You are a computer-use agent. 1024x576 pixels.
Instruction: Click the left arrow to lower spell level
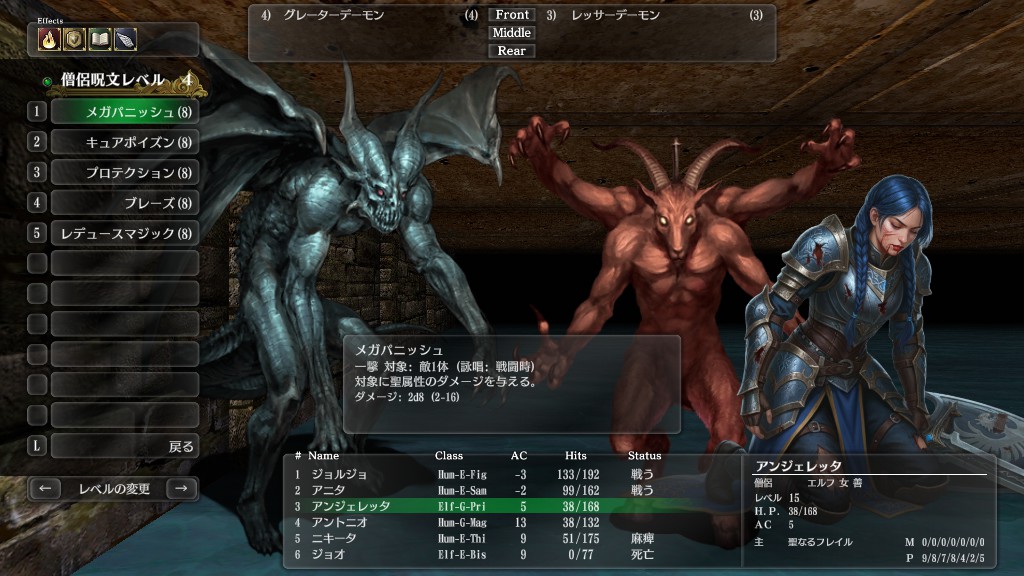click(x=45, y=489)
